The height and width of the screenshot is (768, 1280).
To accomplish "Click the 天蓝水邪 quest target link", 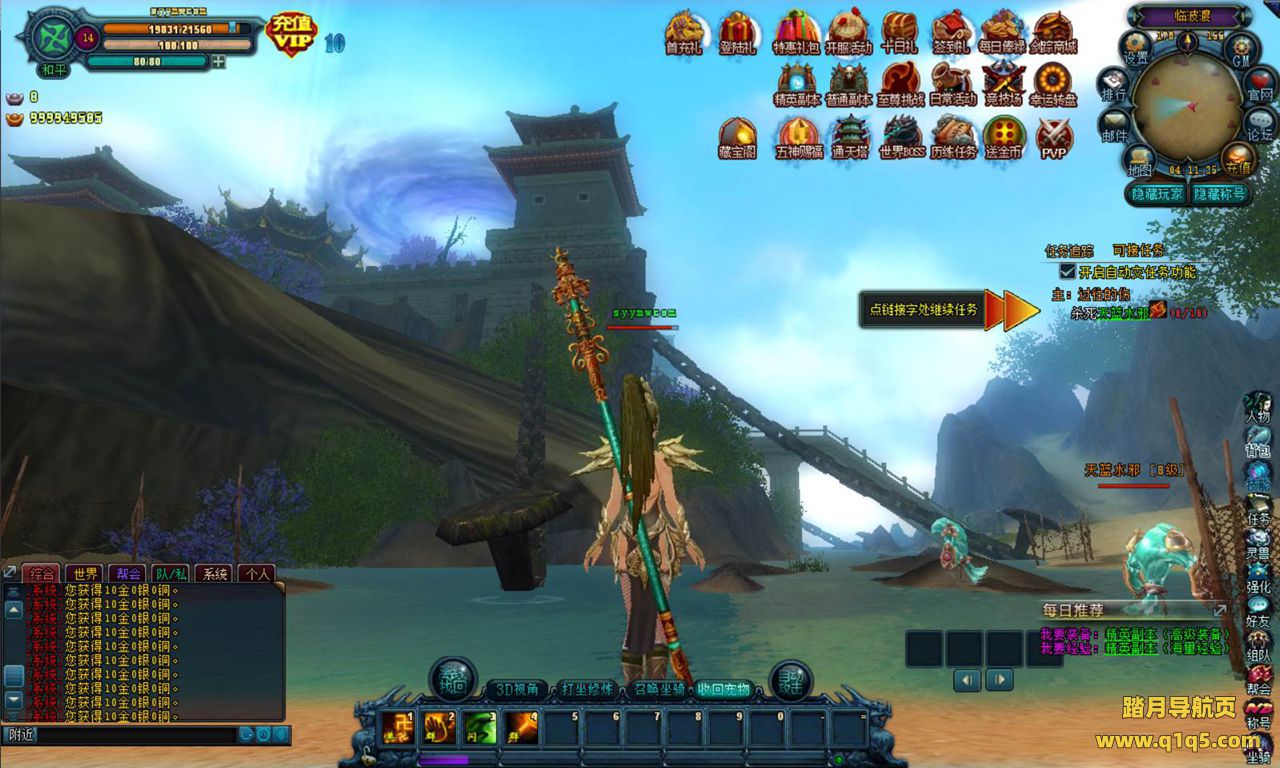I will point(1122,313).
